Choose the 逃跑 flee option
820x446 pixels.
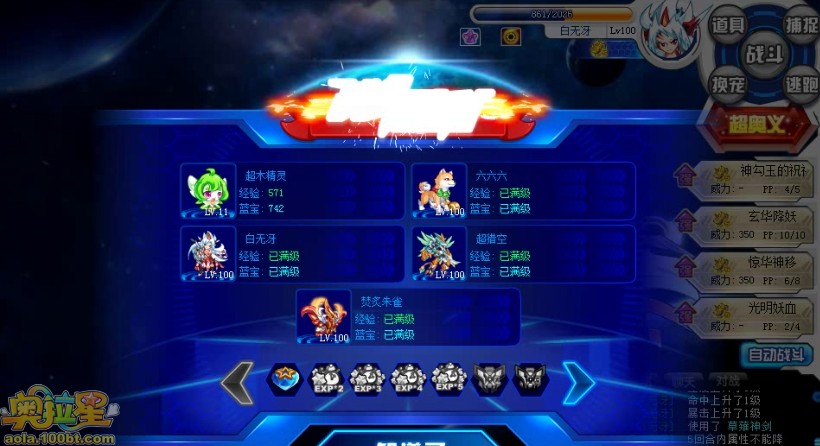click(801, 85)
